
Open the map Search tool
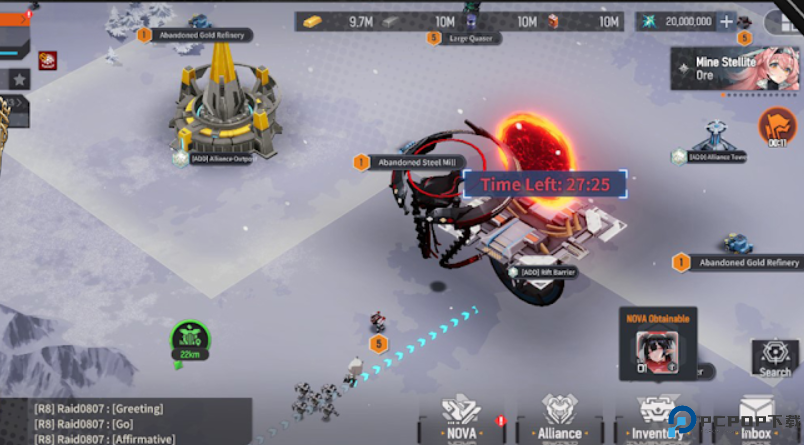click(x=774, y=358)
